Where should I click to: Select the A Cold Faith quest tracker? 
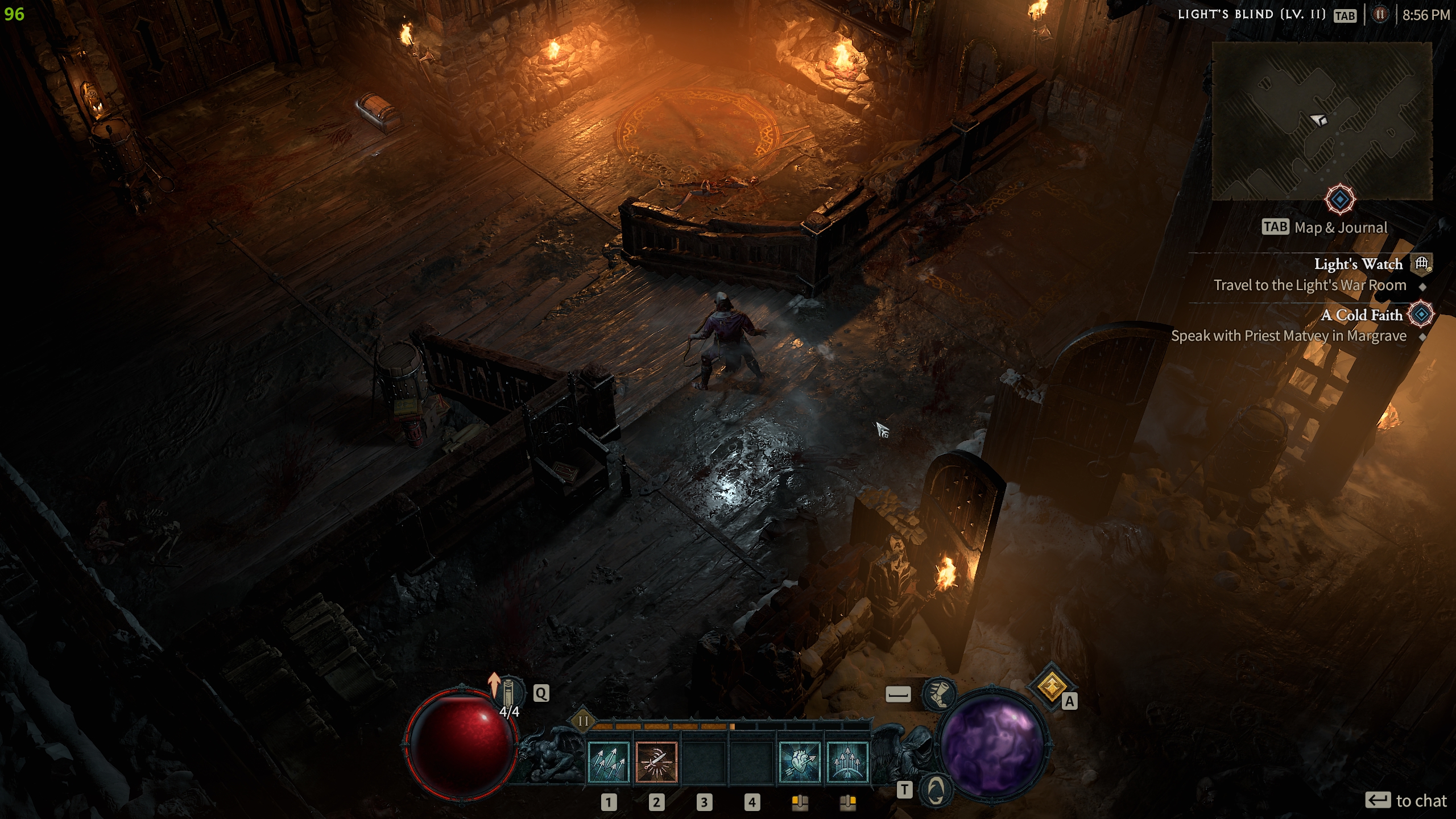point(1361,315)
